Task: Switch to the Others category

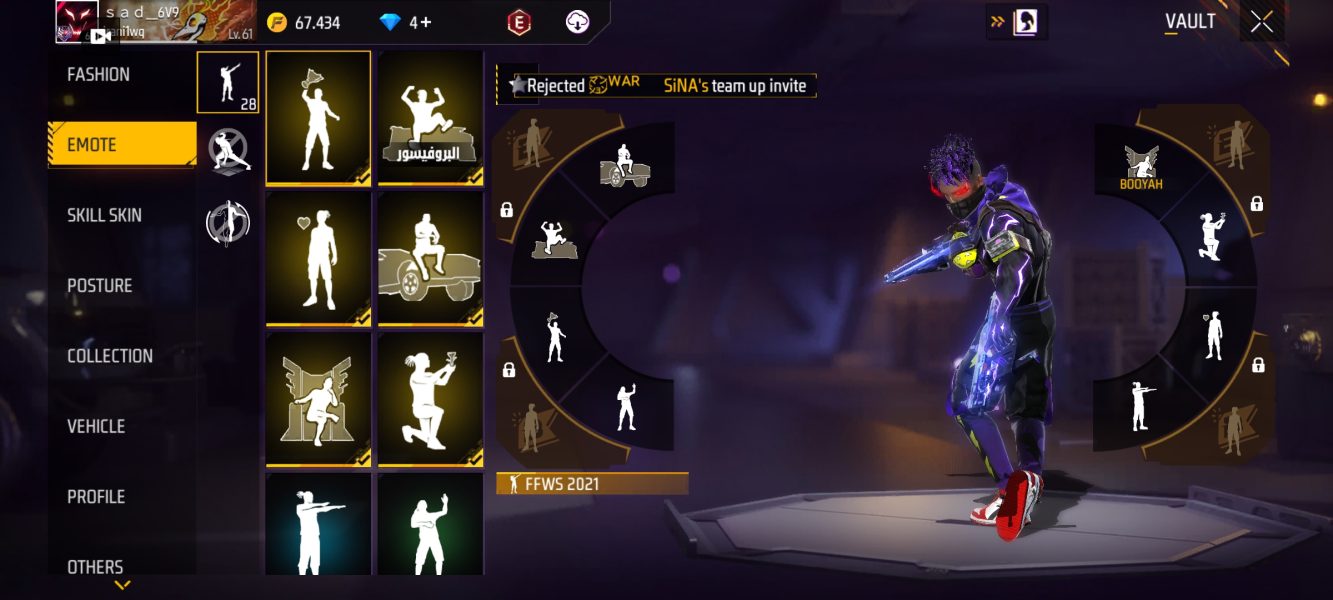Action: 96,566
